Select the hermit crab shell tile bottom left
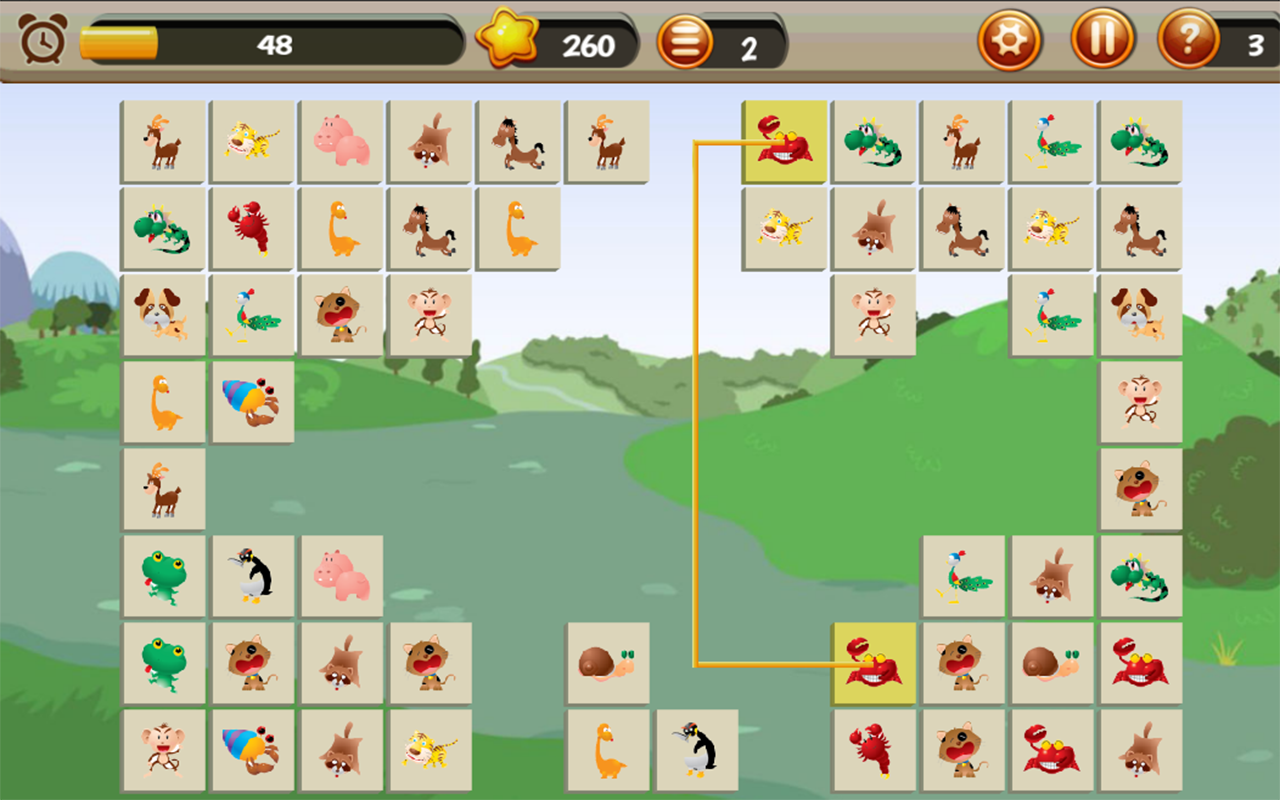This screenshot has height=800, width=1280. click(x=252, y=751)
